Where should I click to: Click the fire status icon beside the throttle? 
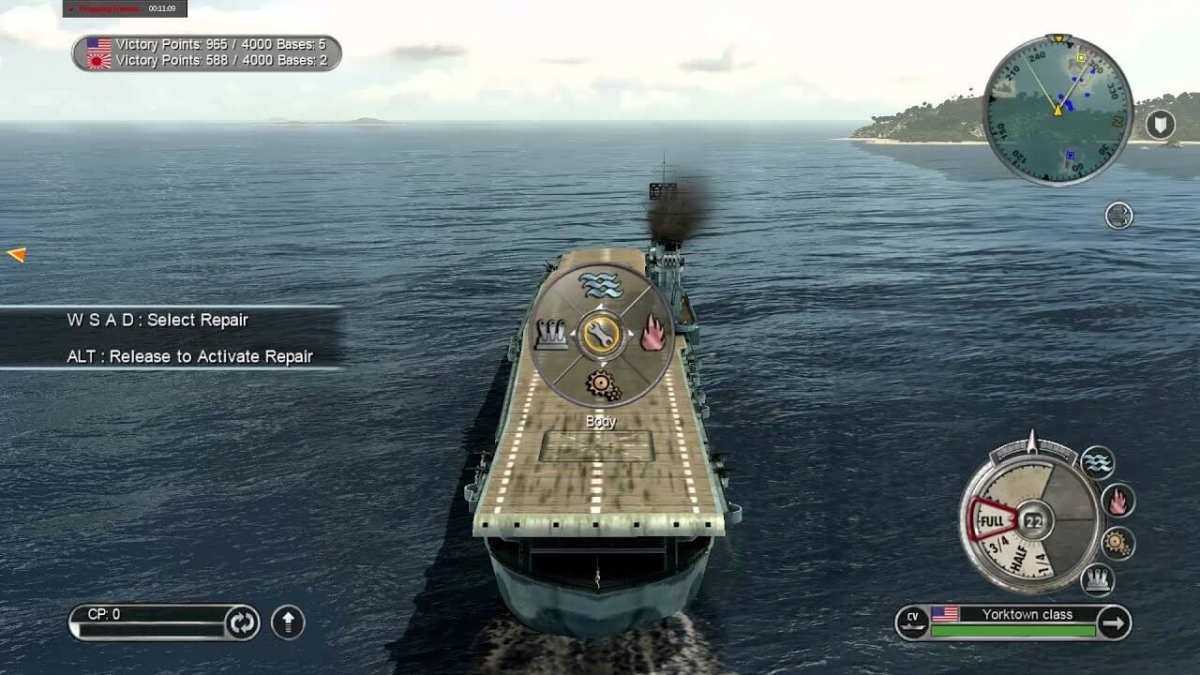click(1118, 500)
